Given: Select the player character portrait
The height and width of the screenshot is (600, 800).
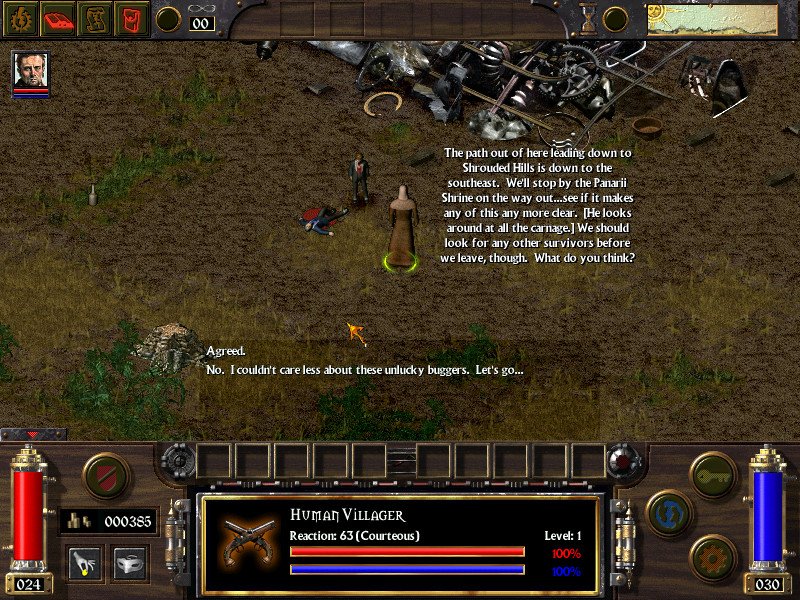Looking at the screenshot, I should [30, 71].
